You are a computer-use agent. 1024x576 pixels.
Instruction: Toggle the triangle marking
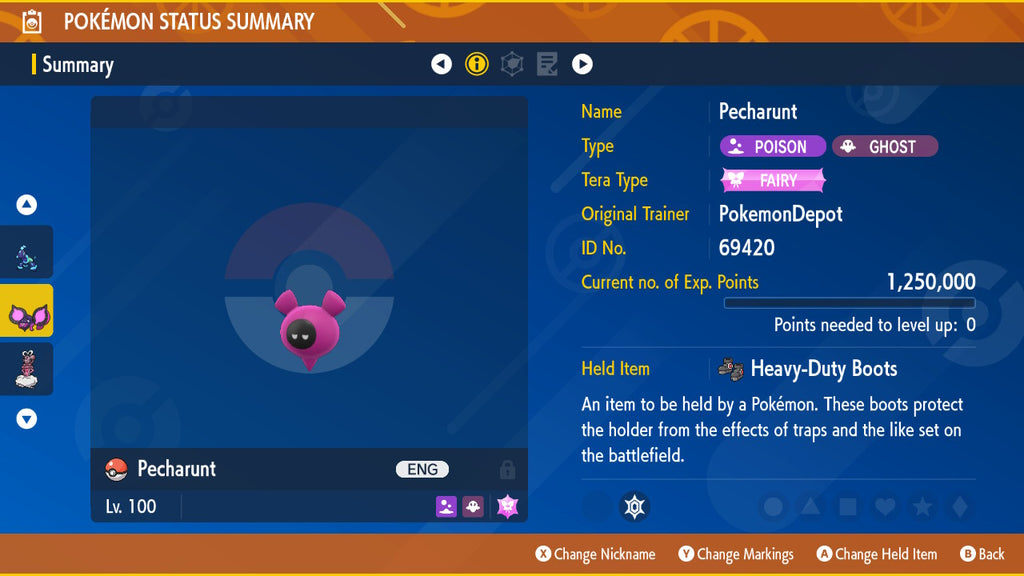tap(811, 507)
